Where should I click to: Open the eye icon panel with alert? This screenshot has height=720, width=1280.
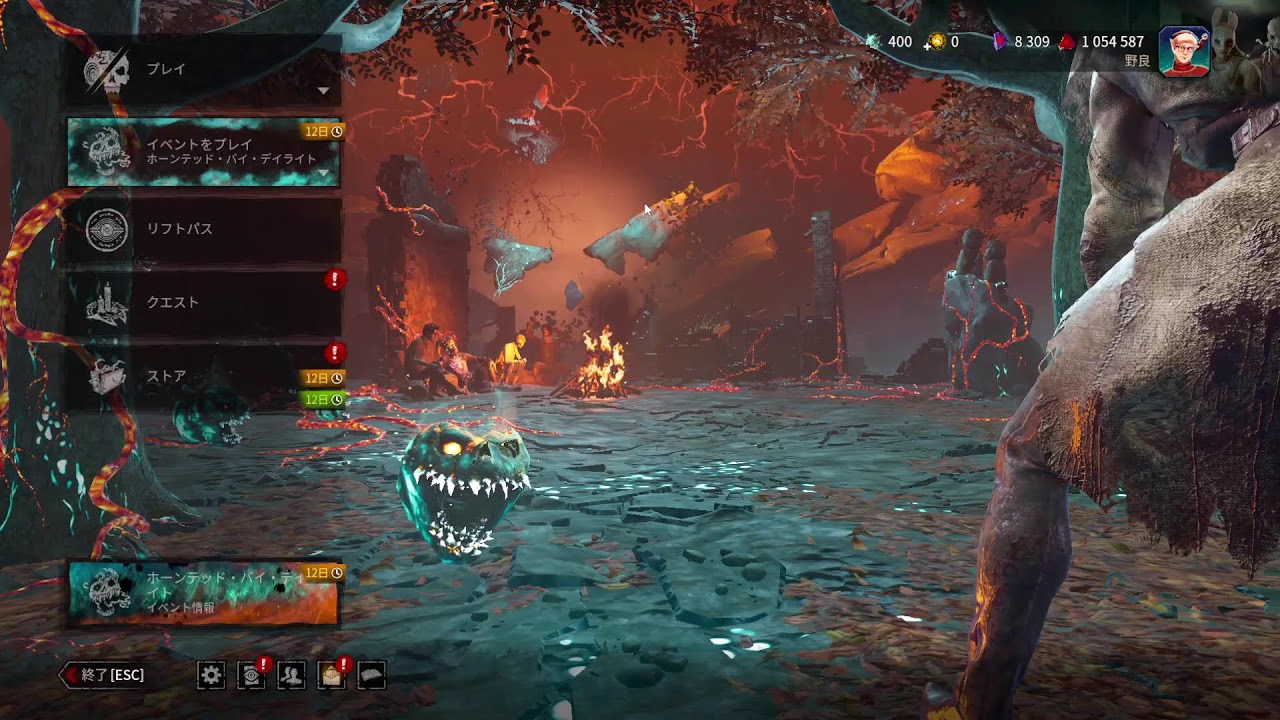pos(251,676)
